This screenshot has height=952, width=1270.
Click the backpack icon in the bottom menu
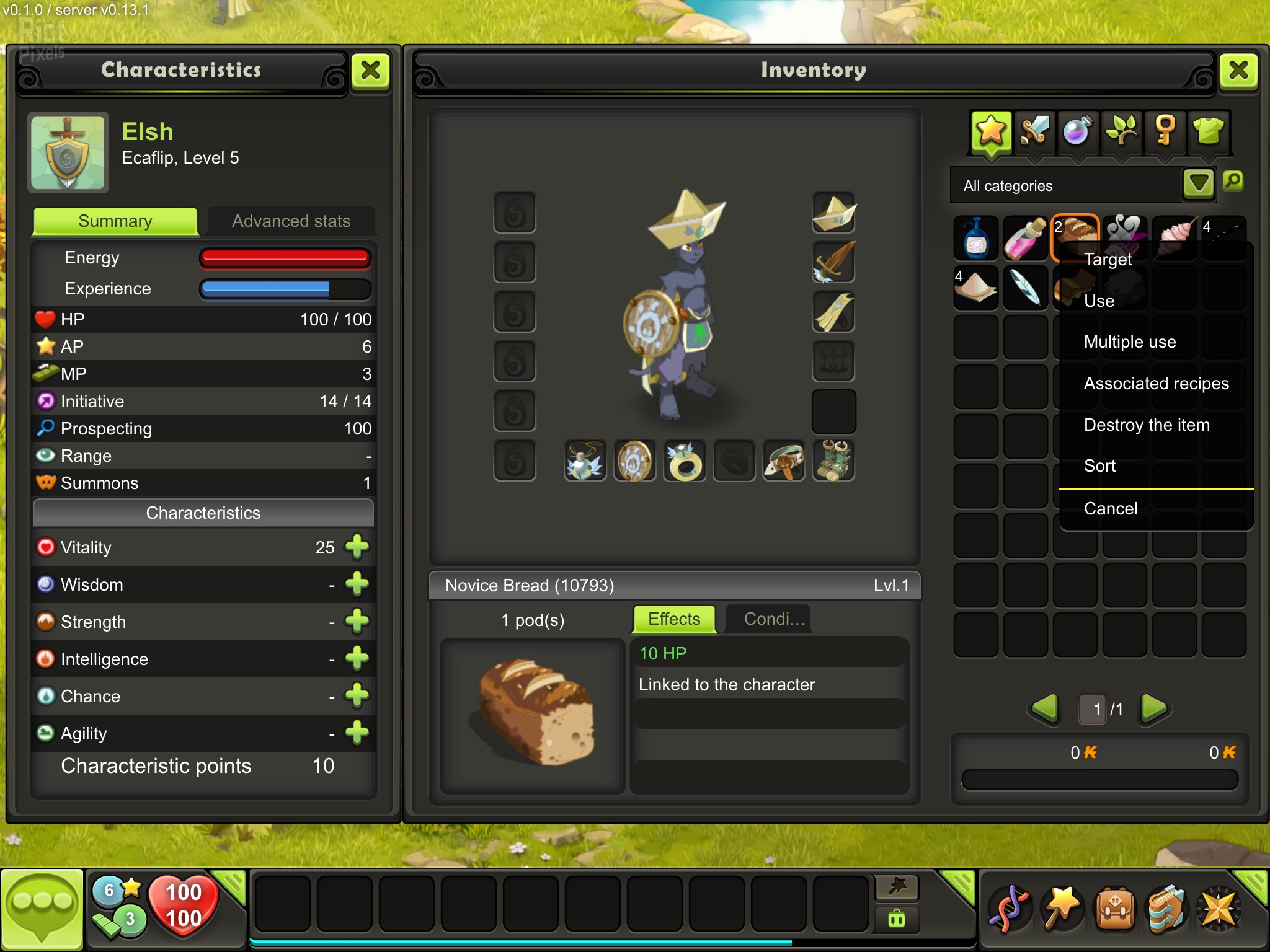click(x=1114, y=910)
